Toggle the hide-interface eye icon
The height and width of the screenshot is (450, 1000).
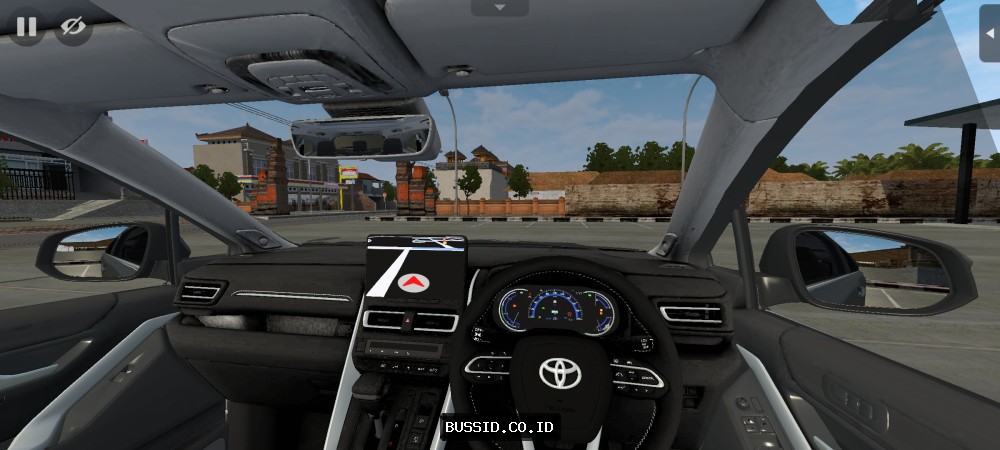(x=72, y=27)
